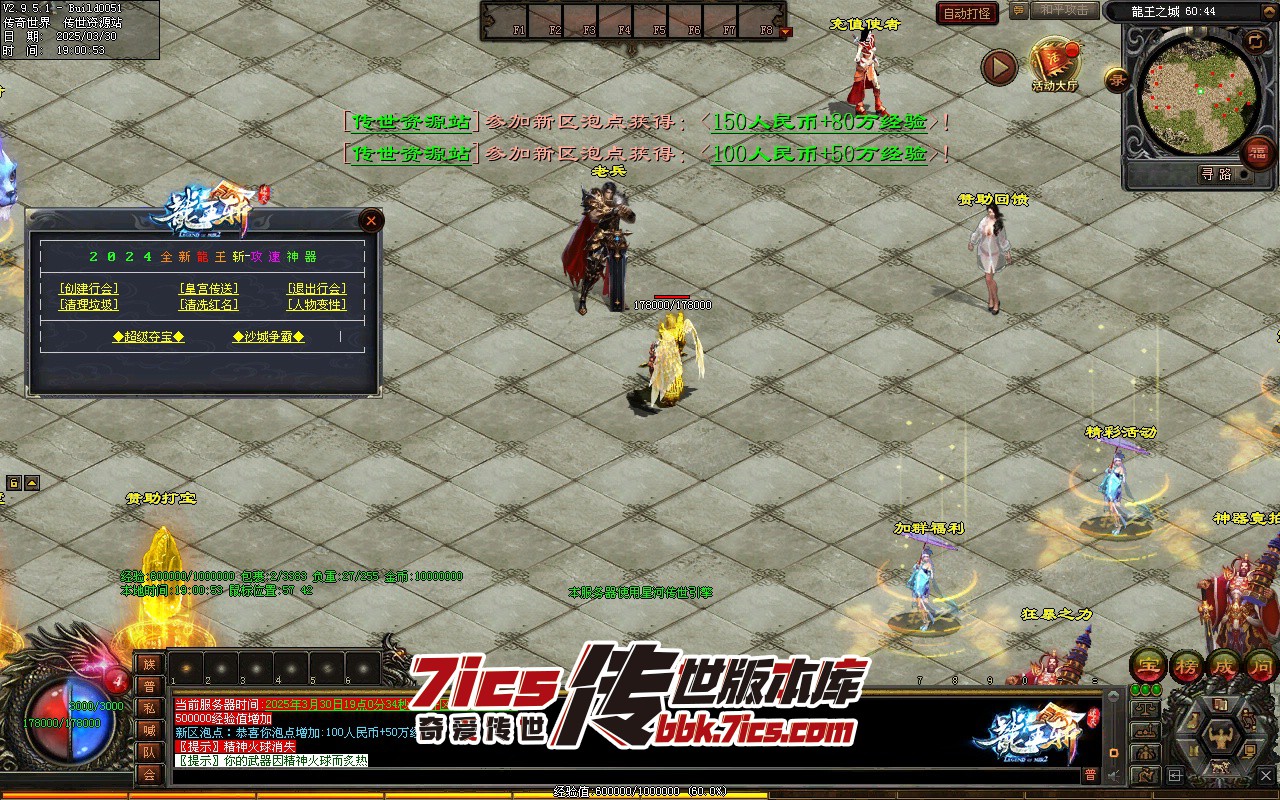Choose the 清理垃圾 option
The image size is (1280, 800).
pos(89,305)
